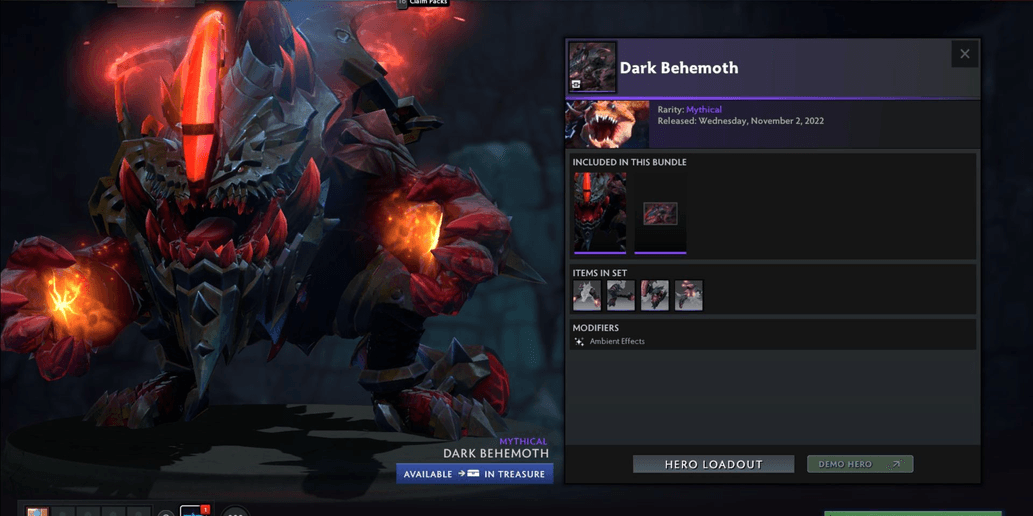This screenshot has width=1033, height=516.
Task: Open the Hero Loadout
Action: (x=713, y=464)
